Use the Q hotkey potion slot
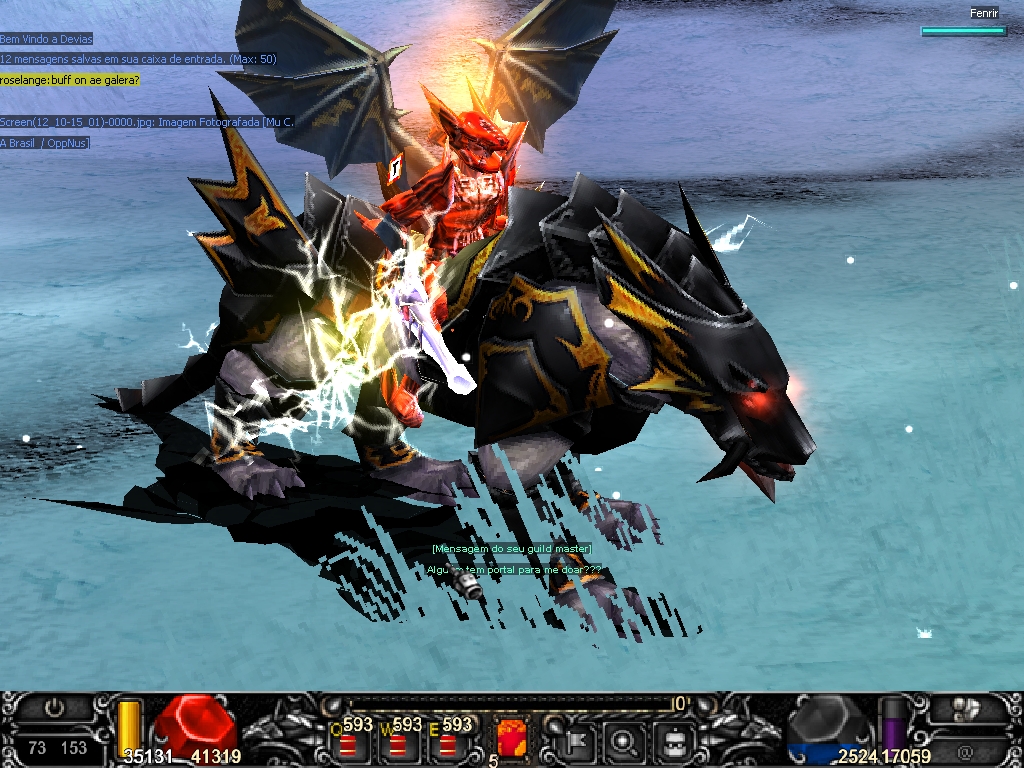The height and width of the screenshot is (768, 1024). 348,744
